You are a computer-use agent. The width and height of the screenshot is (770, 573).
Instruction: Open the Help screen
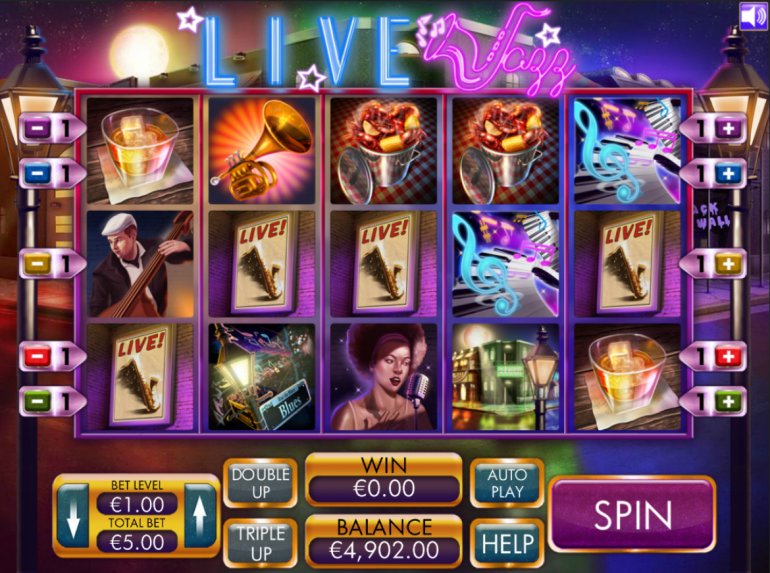507,543
